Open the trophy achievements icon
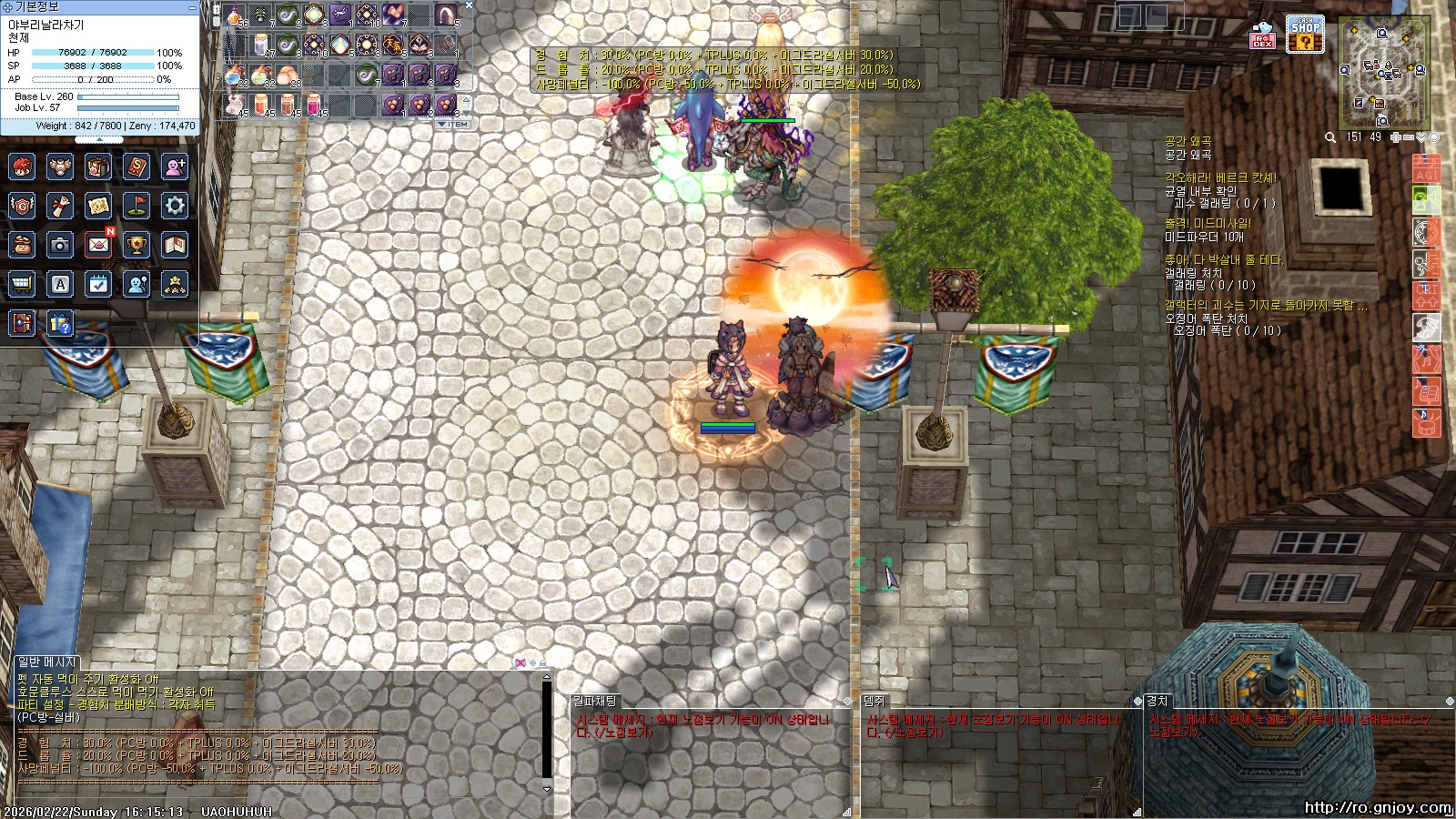 tap(136, 244)
